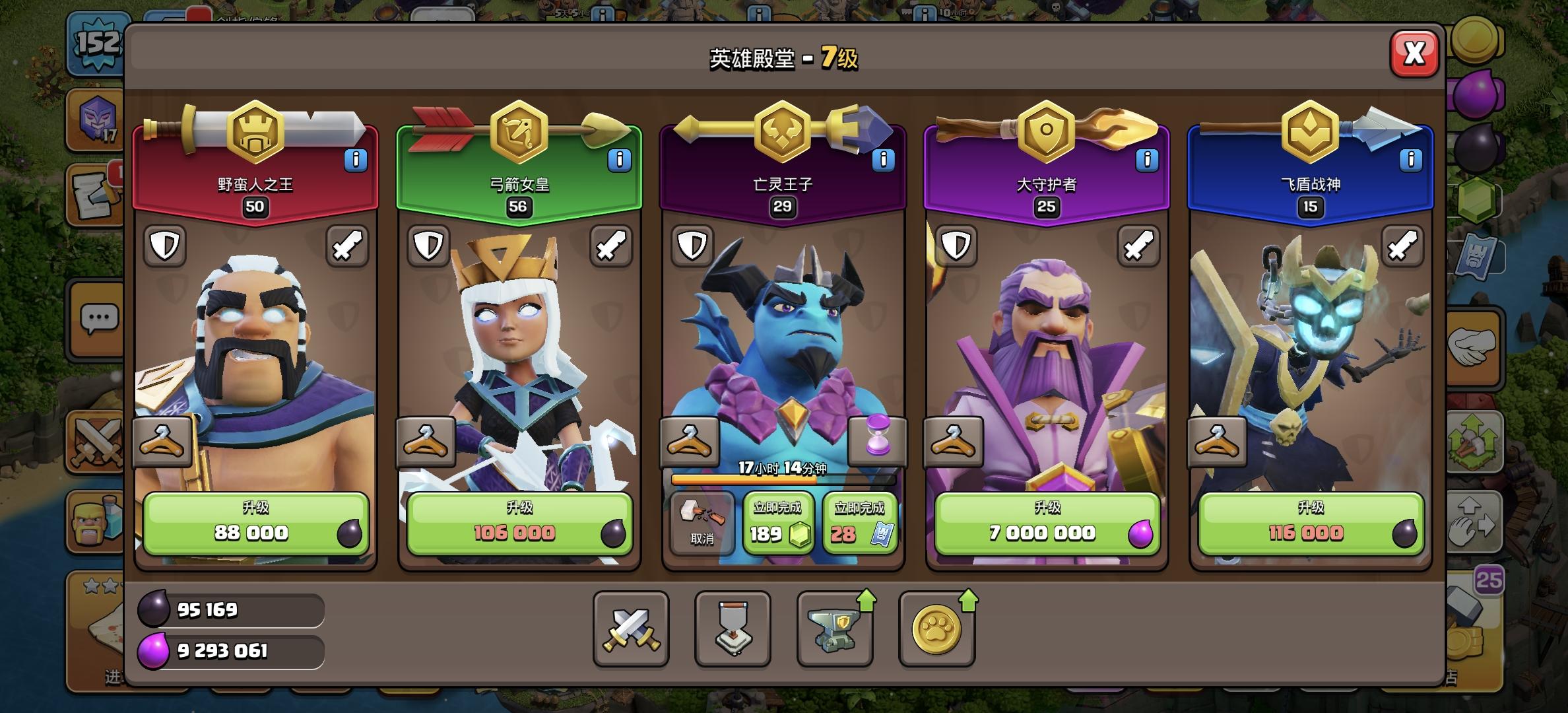Open the Pet House paw icon
Viewport: 1568px width, 713px height.
tap(937, 630)
